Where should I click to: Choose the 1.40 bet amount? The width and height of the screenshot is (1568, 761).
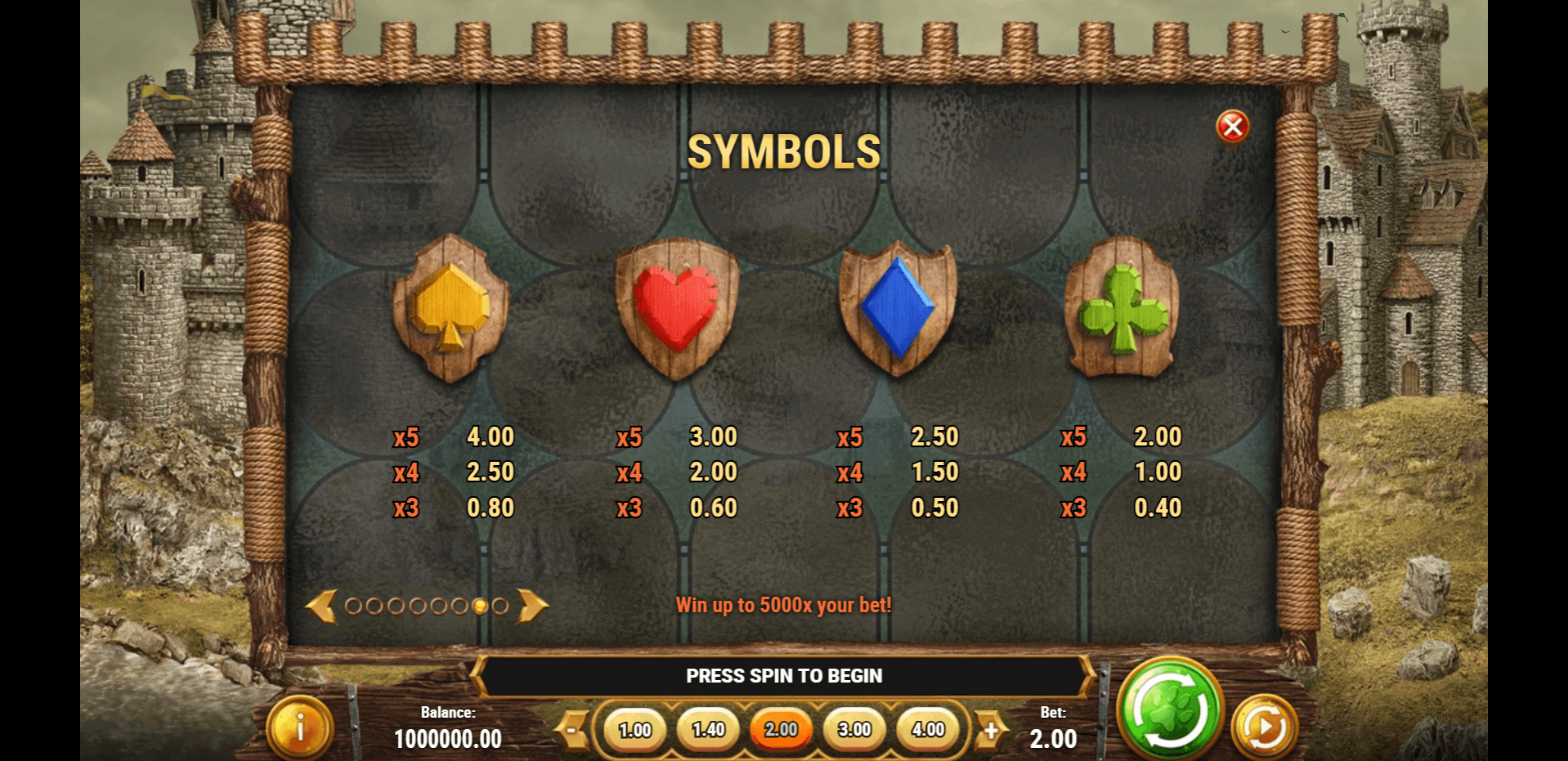pyautogui.click(x=708, y=730)
